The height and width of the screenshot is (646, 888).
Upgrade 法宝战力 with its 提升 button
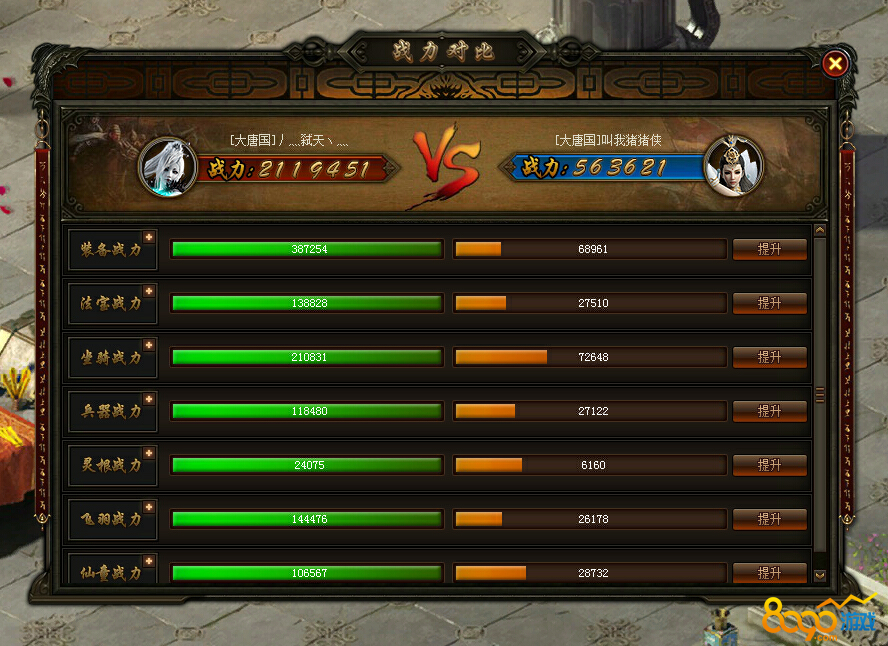tap(769, 303)
